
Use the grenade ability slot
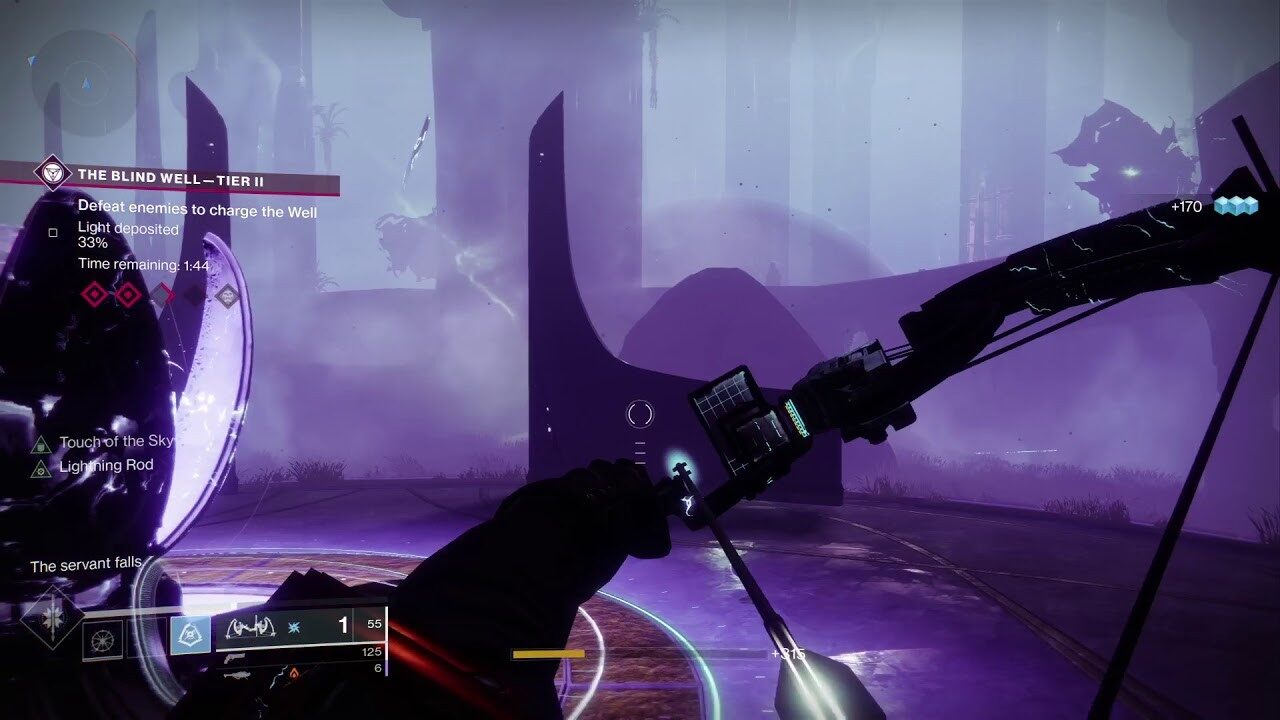click(x=102, y=637)
